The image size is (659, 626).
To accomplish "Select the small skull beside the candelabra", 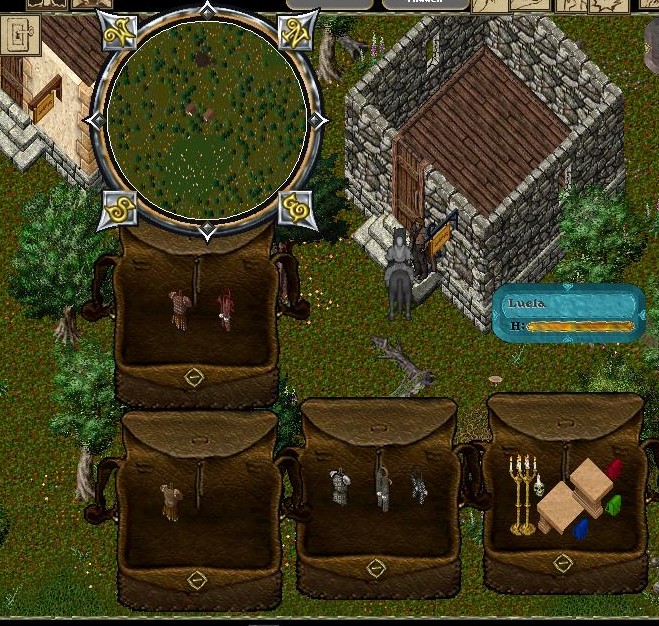I will [x=537, y=487].
